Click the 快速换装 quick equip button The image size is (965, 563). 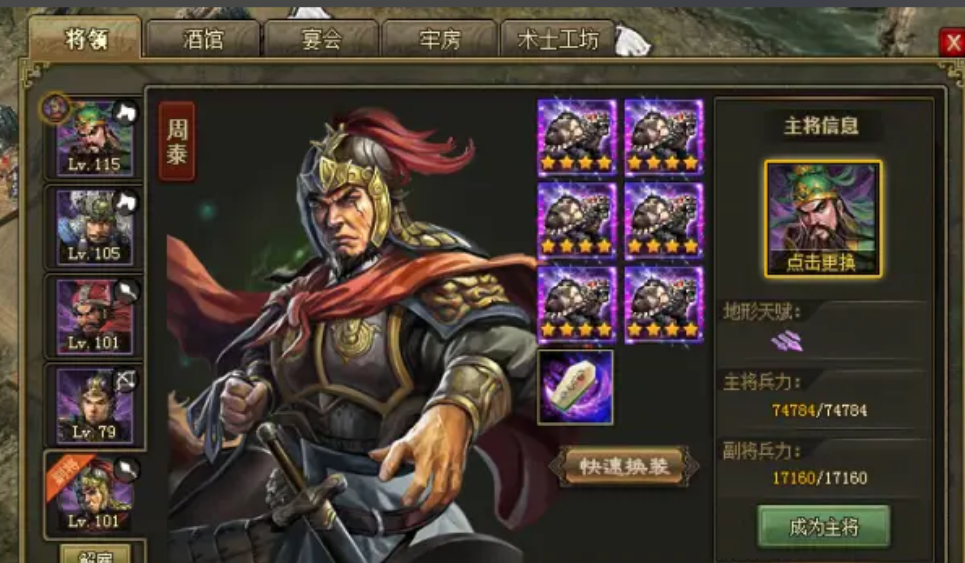(623, 466)
